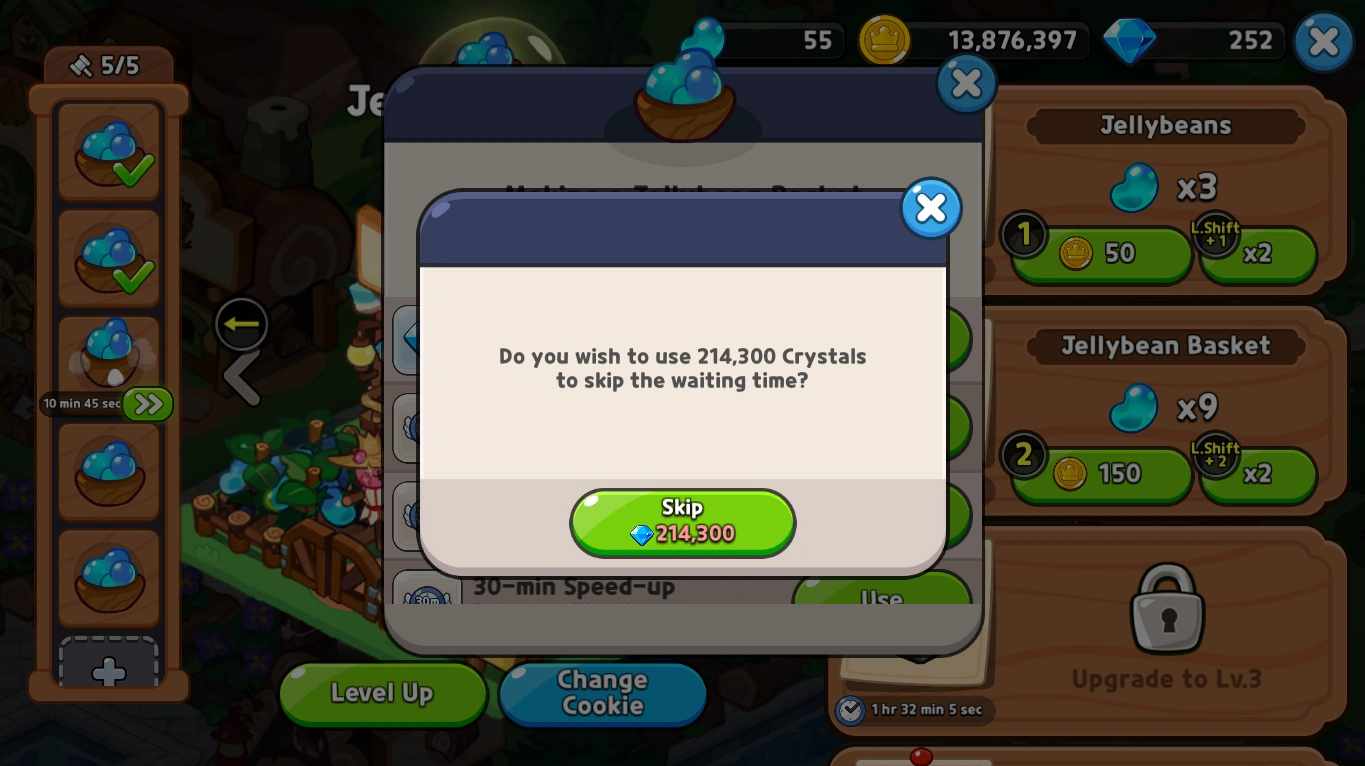Select the first completed jellybean basket slot
Screen dimensions: 1365x766
[108, 152]
